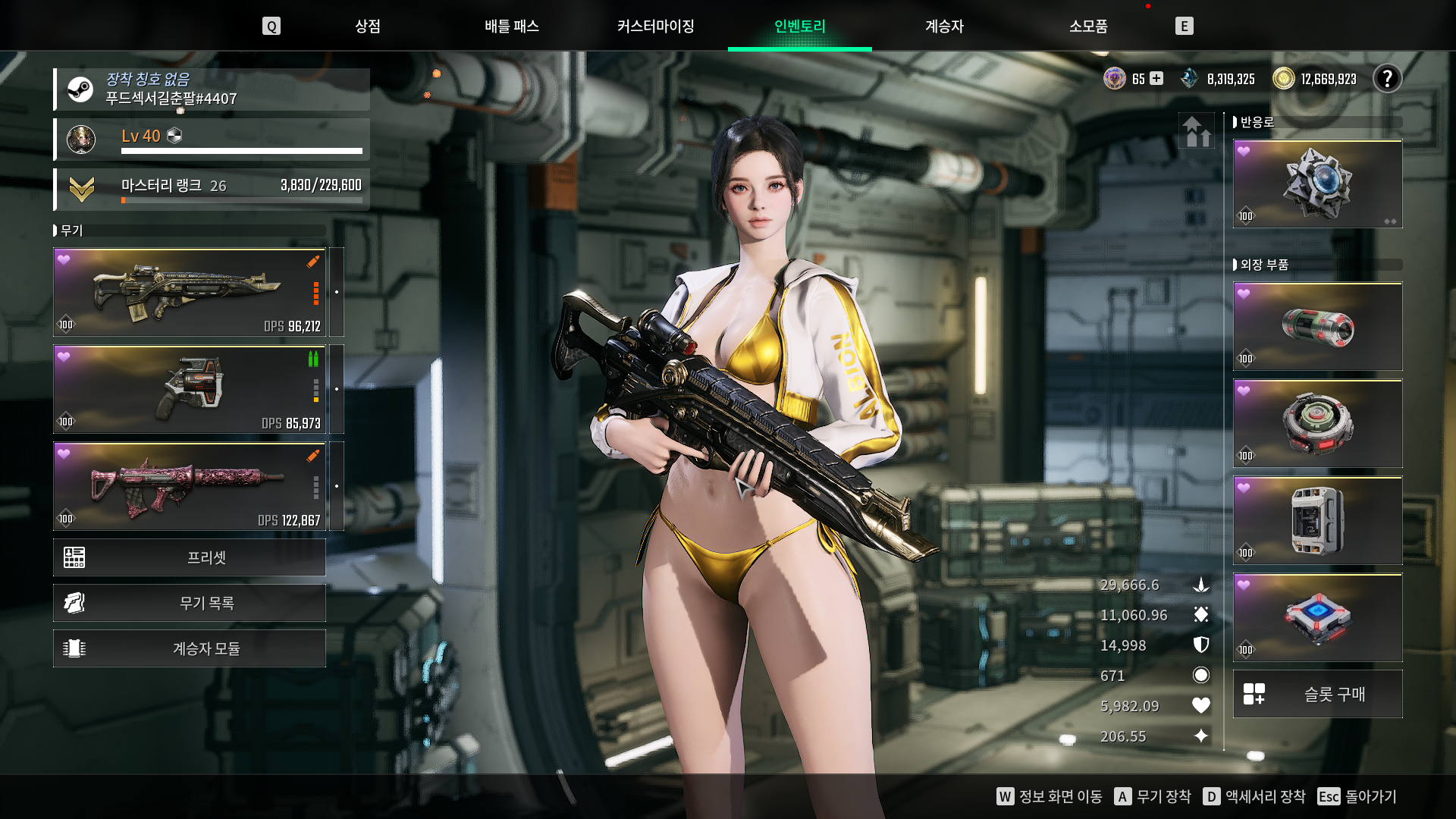Open the 상점 shop tab
Viewport: 1456px width, 819px height.
[368, 27]
